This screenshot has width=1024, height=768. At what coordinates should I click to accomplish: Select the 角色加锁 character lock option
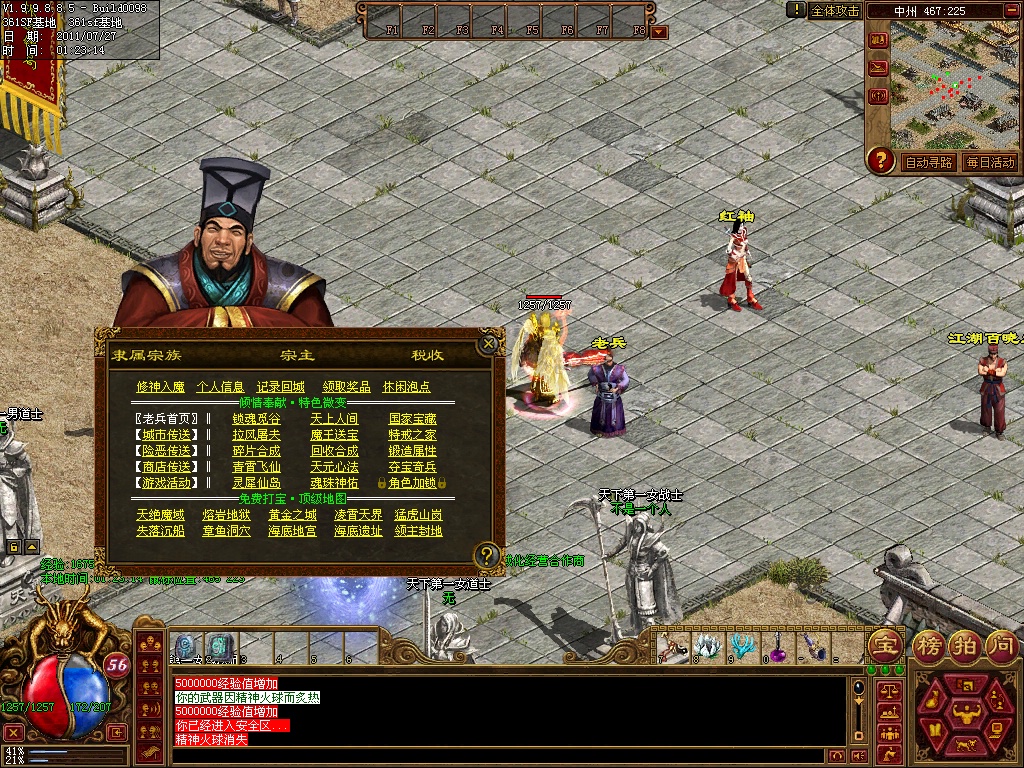(412, 483)
